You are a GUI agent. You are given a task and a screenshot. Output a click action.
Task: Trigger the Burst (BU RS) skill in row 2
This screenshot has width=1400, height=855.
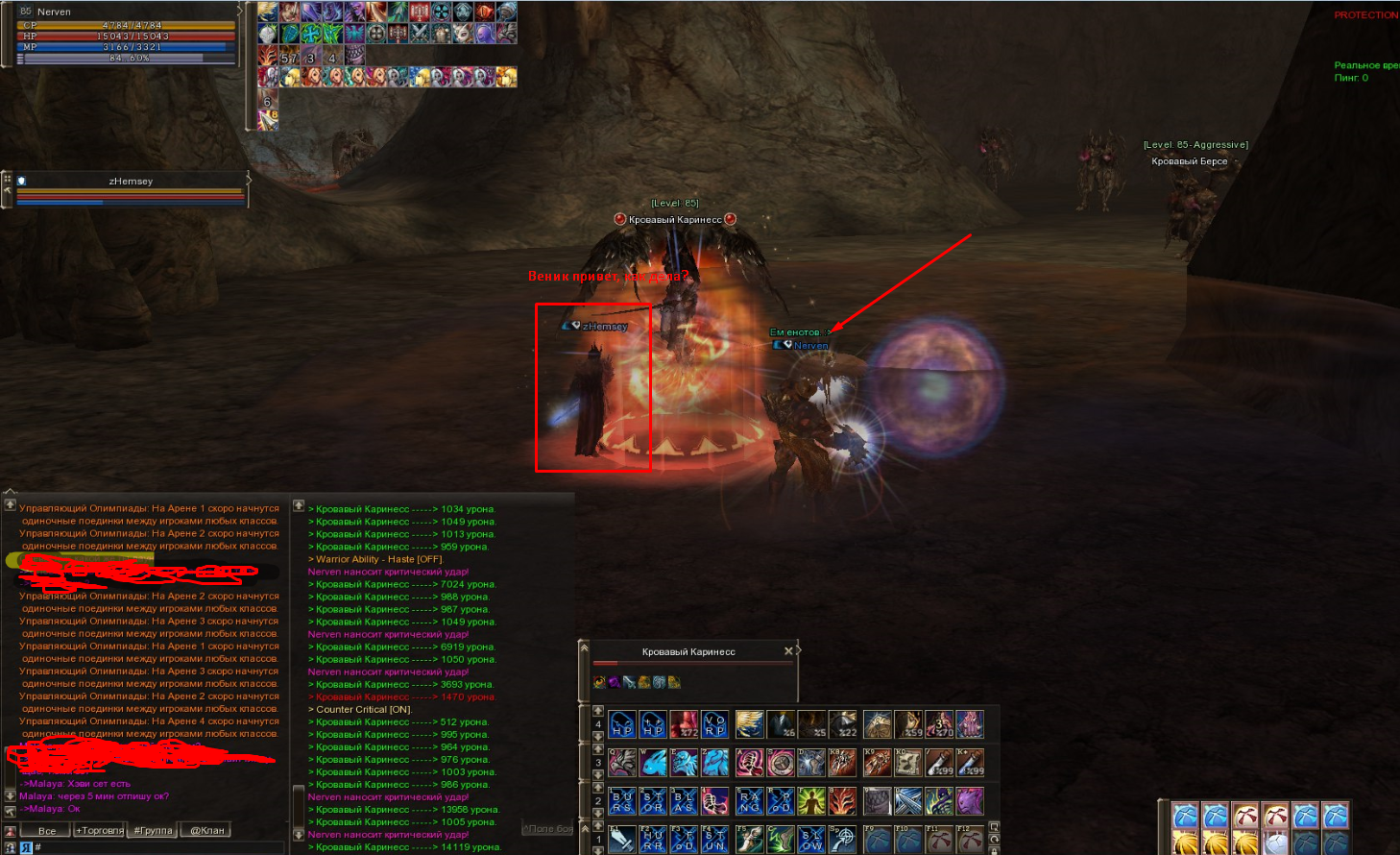[622, 799]
